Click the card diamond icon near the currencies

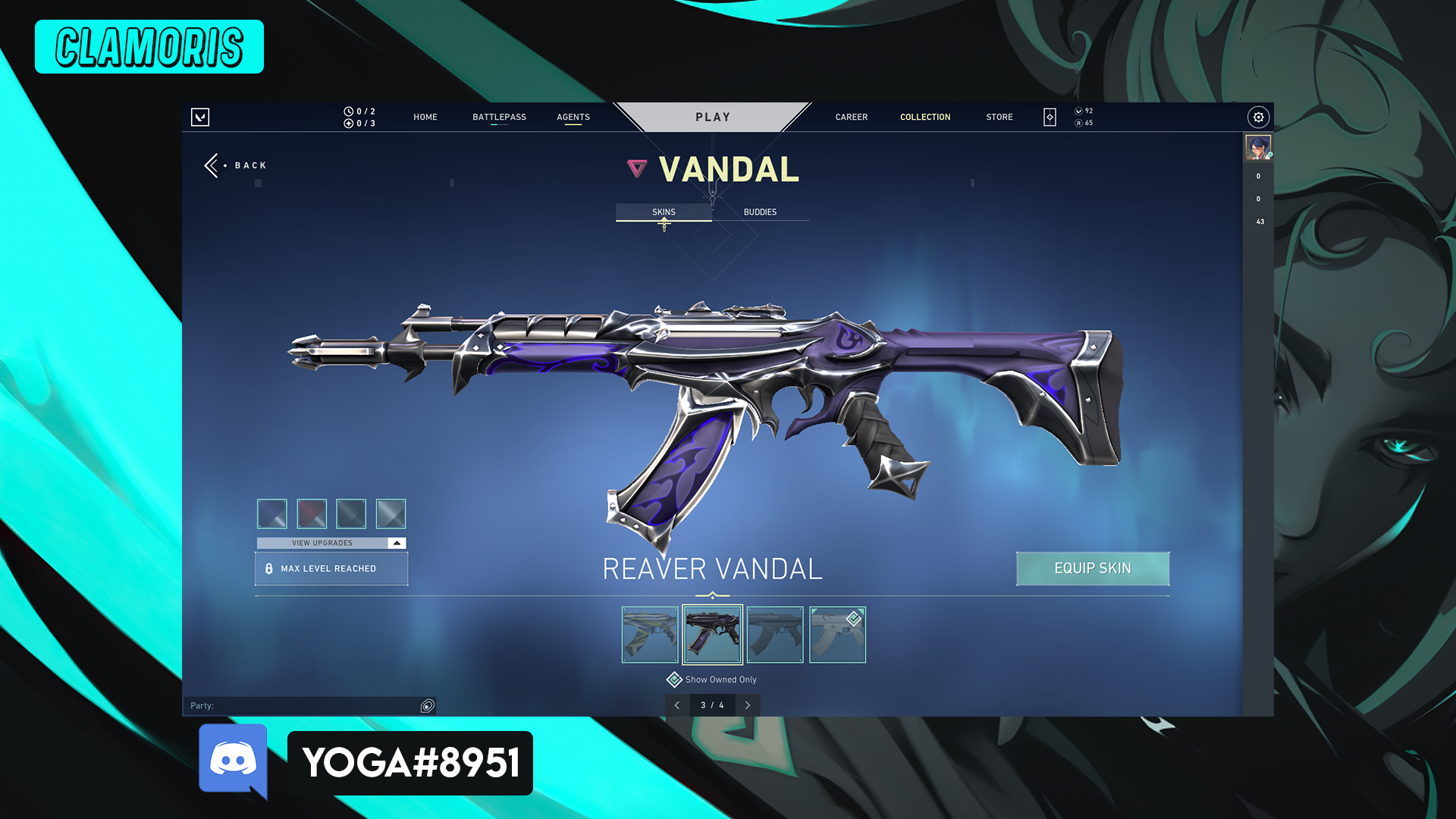[1049, 117]
